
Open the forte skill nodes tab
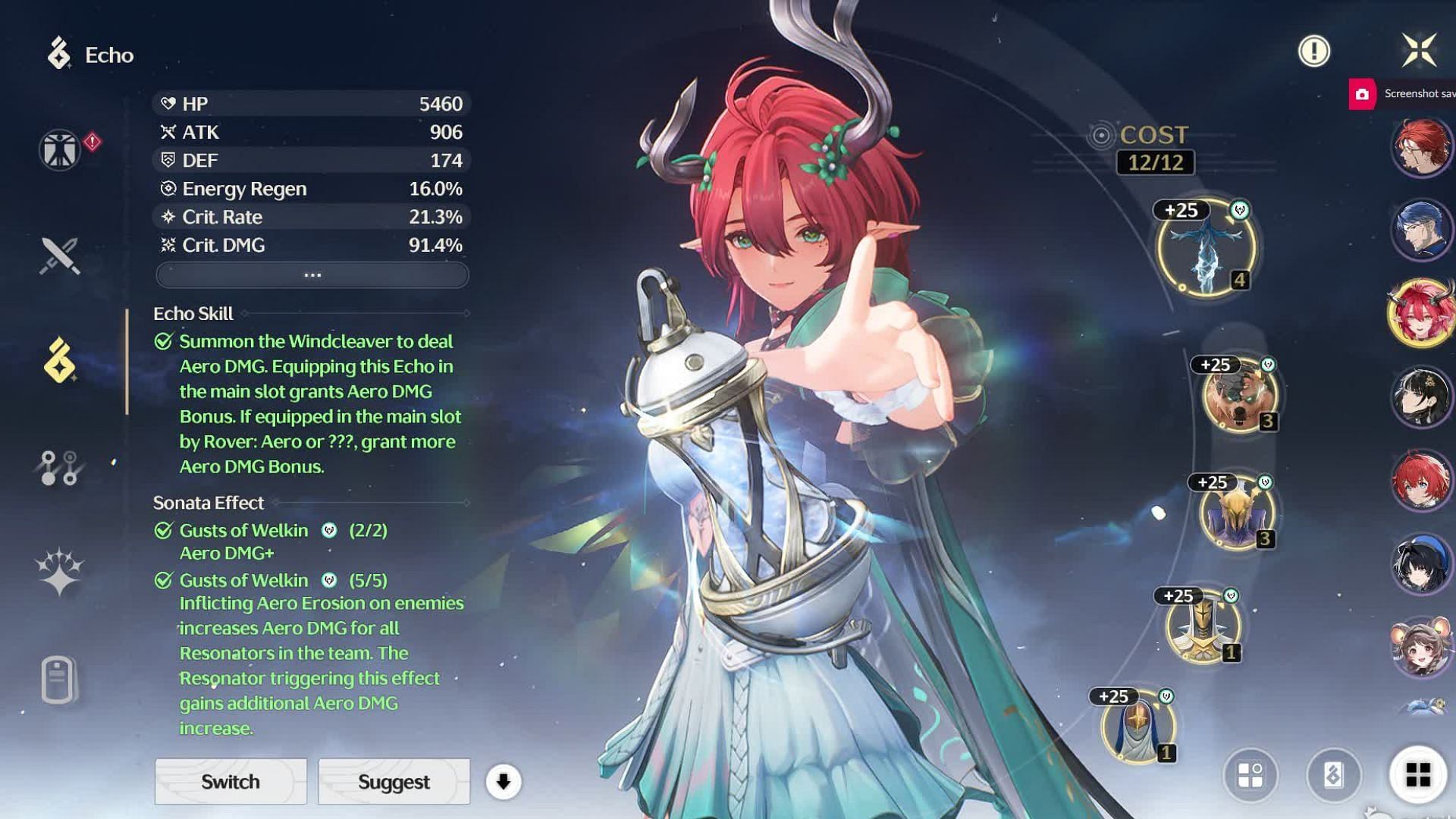coord(59,468)
